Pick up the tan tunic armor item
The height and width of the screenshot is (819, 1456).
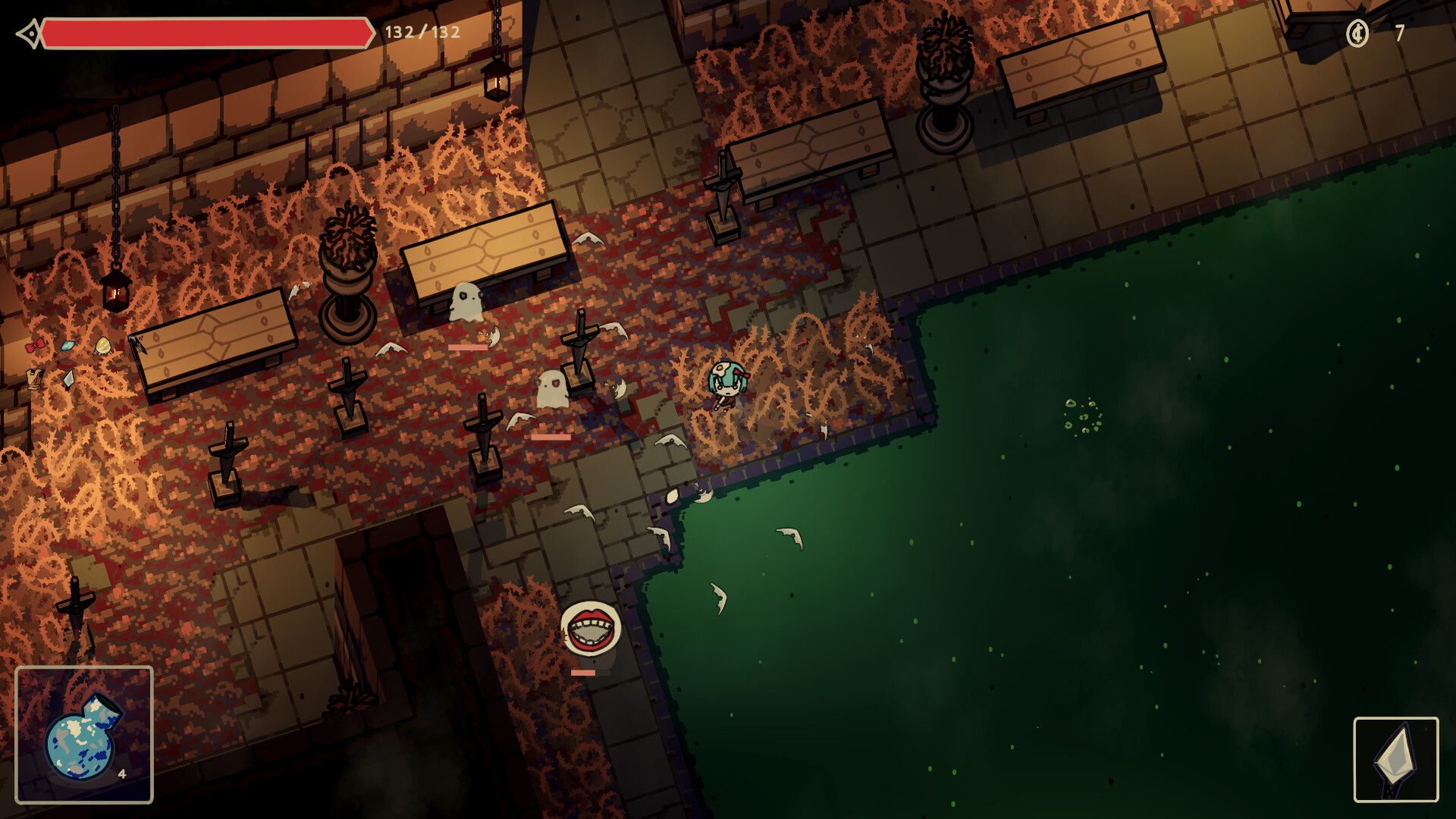click(x=35, y=380)
